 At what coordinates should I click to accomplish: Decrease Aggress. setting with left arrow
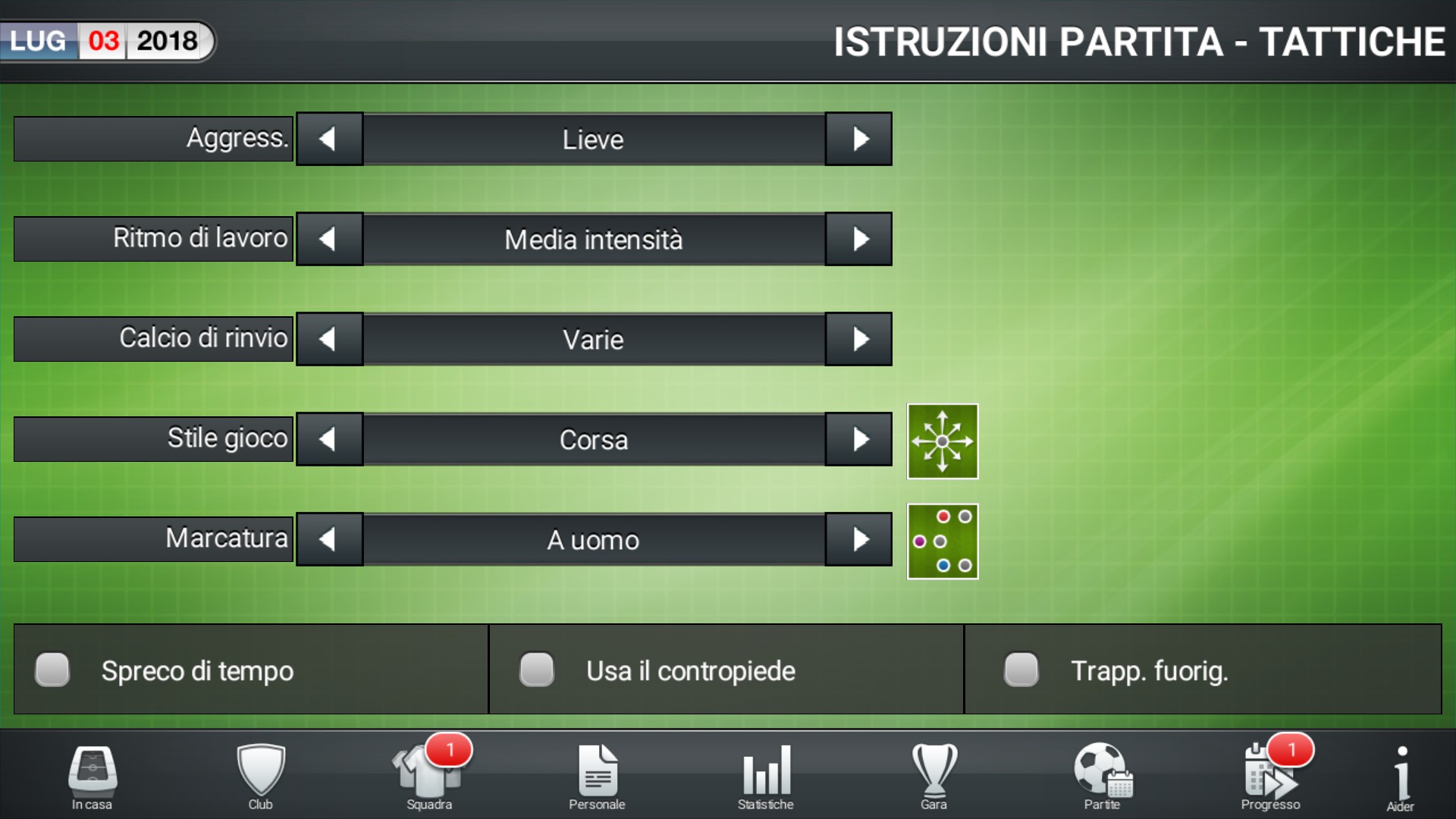[329, 139]
